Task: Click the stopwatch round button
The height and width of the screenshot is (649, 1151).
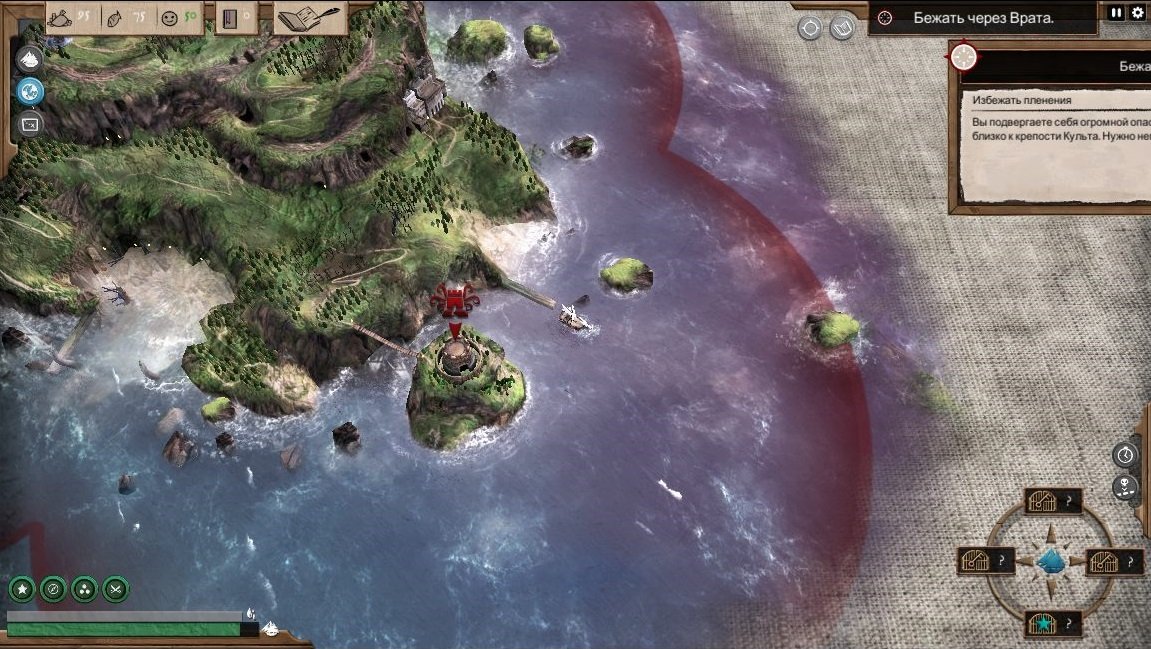Action: tap(1126, 454)
